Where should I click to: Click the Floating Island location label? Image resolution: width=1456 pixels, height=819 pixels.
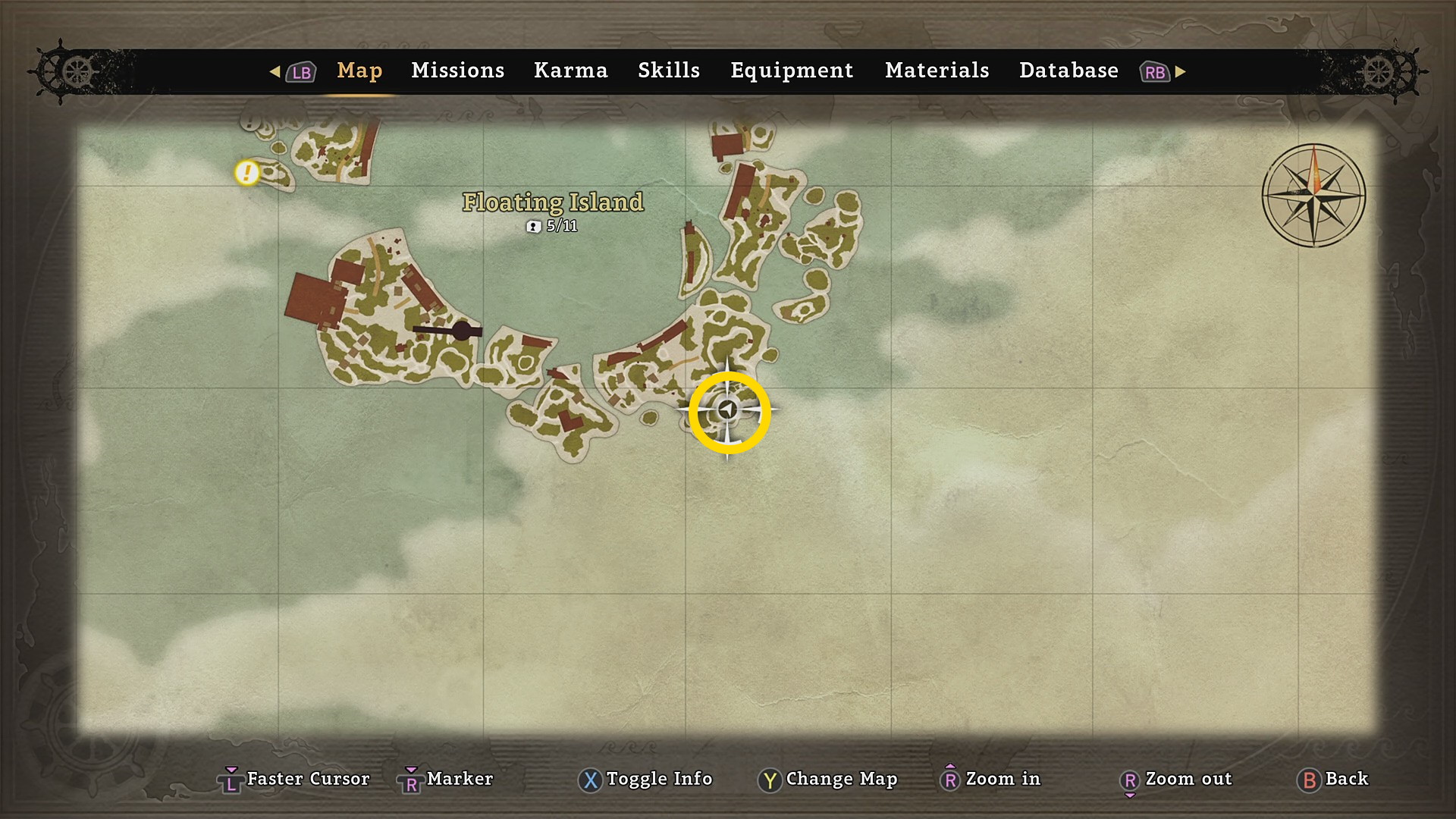pos(553,202)
